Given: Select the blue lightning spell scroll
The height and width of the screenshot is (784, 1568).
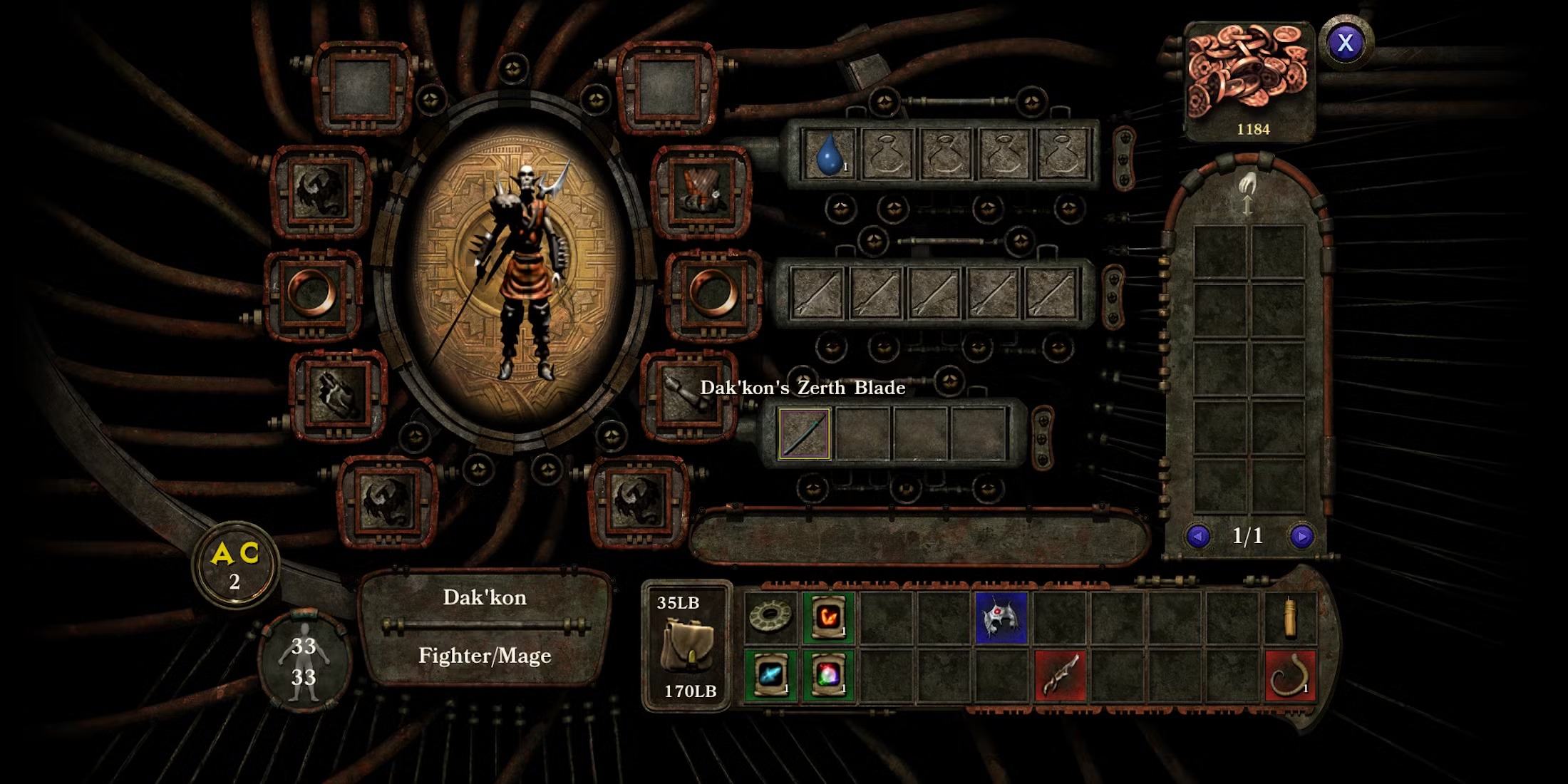Looking at the screenshot, I should click(770, 674).
